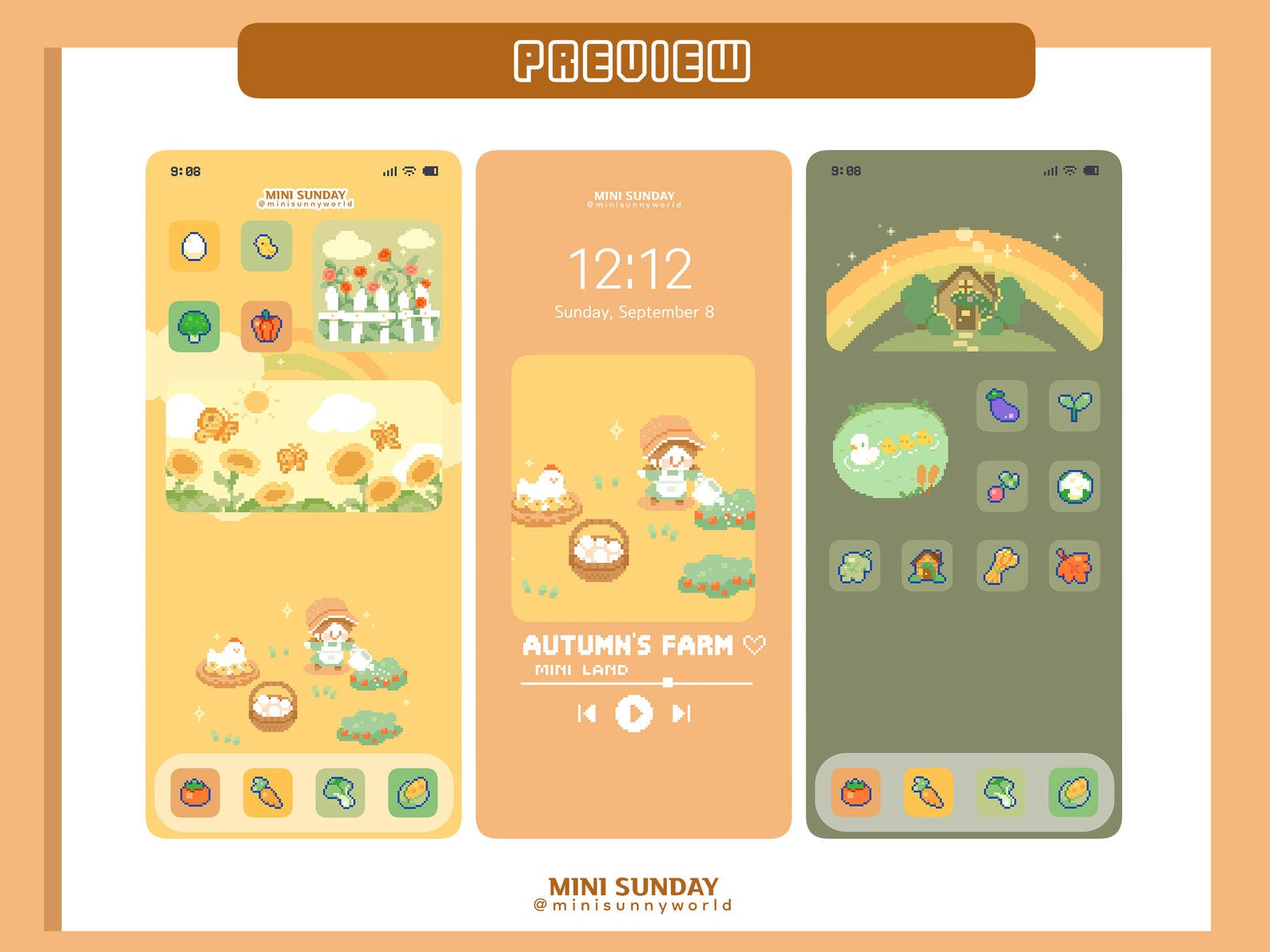
Task: Select the wheat bundle app icon
Action: click(x=1002, y=566)
